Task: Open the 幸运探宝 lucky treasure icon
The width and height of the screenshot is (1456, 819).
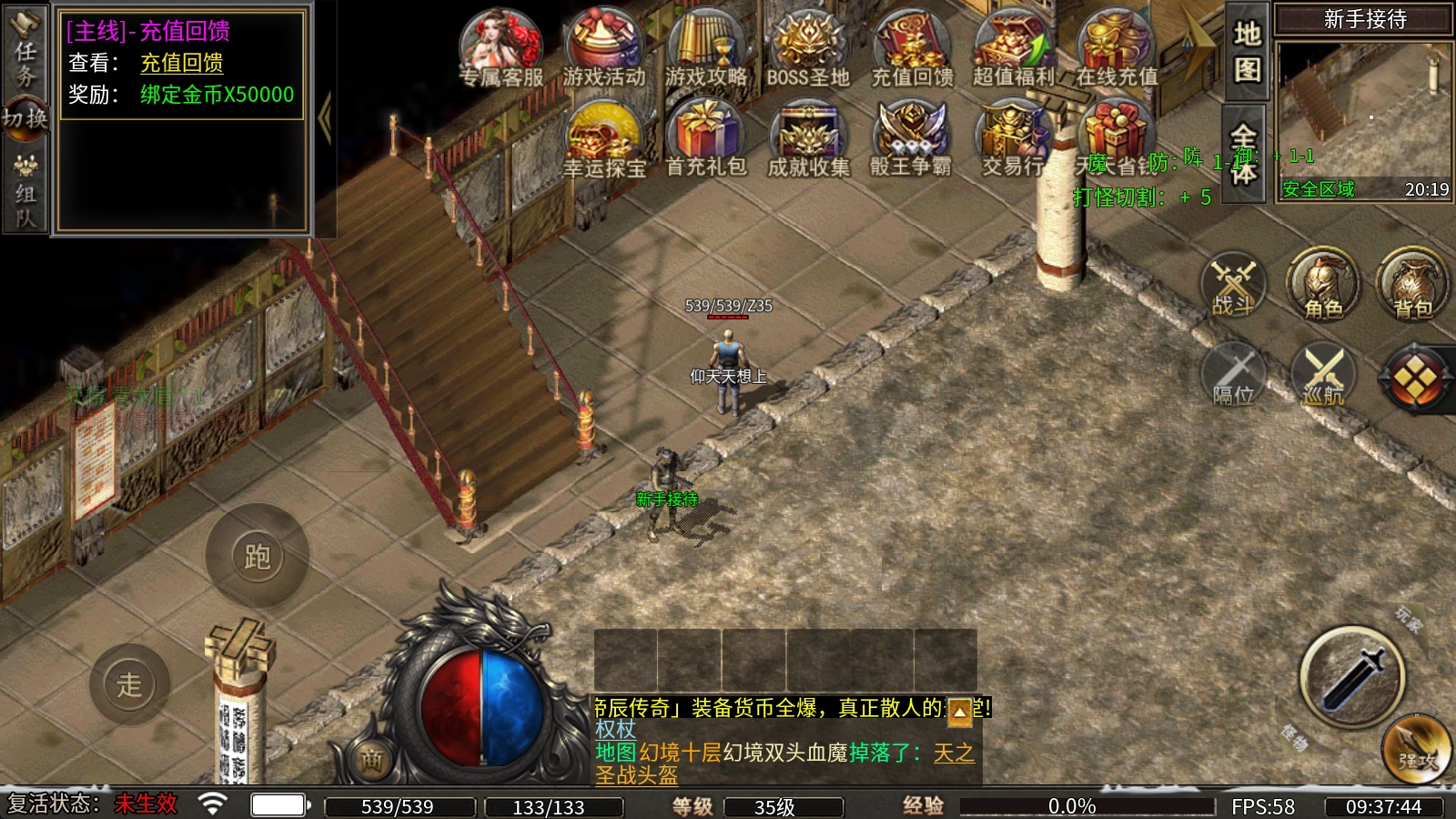Action: [x=603, y=139]
